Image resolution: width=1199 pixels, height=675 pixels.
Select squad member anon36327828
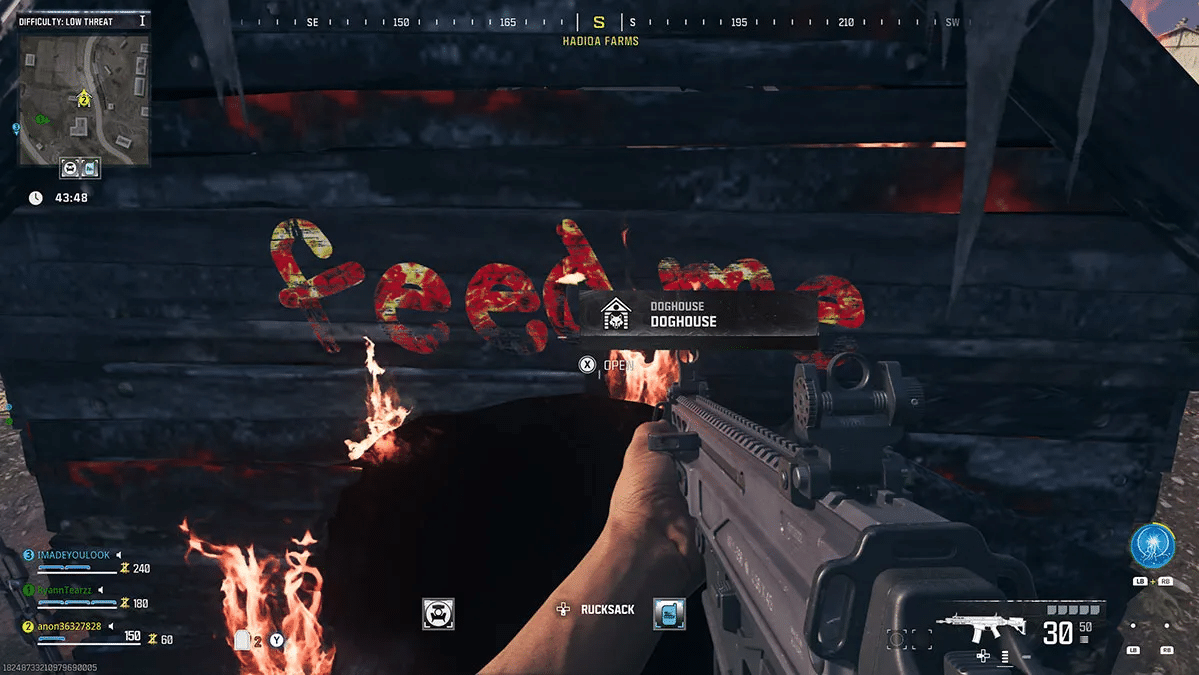[69, 626]
